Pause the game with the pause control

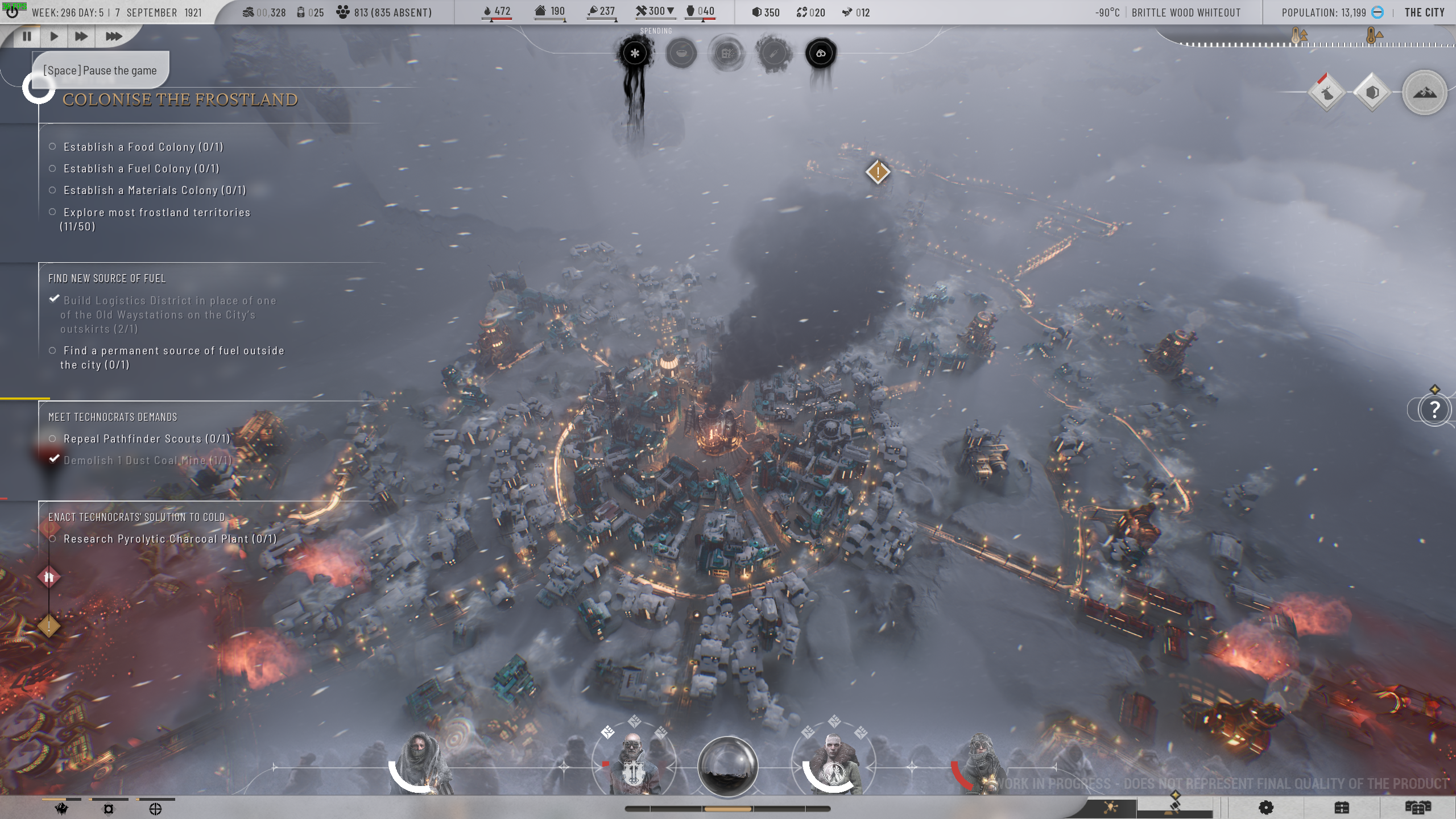tap(27, 36)
